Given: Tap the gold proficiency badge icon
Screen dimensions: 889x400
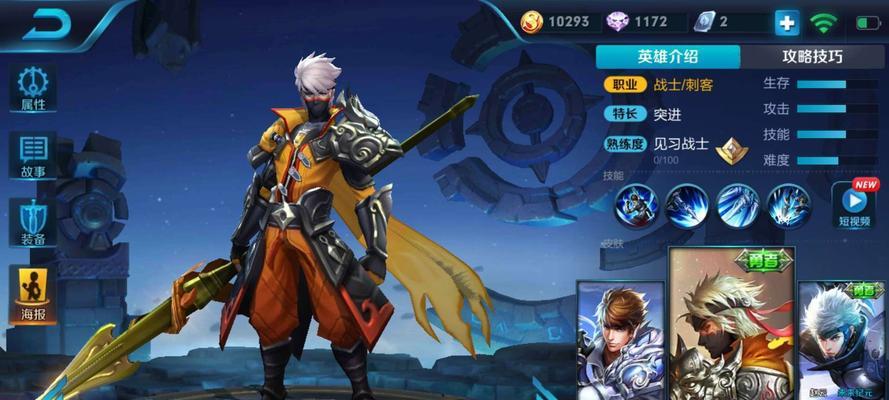Looking at the screenshot, I should pyautogui.click(x=733, y=148).
